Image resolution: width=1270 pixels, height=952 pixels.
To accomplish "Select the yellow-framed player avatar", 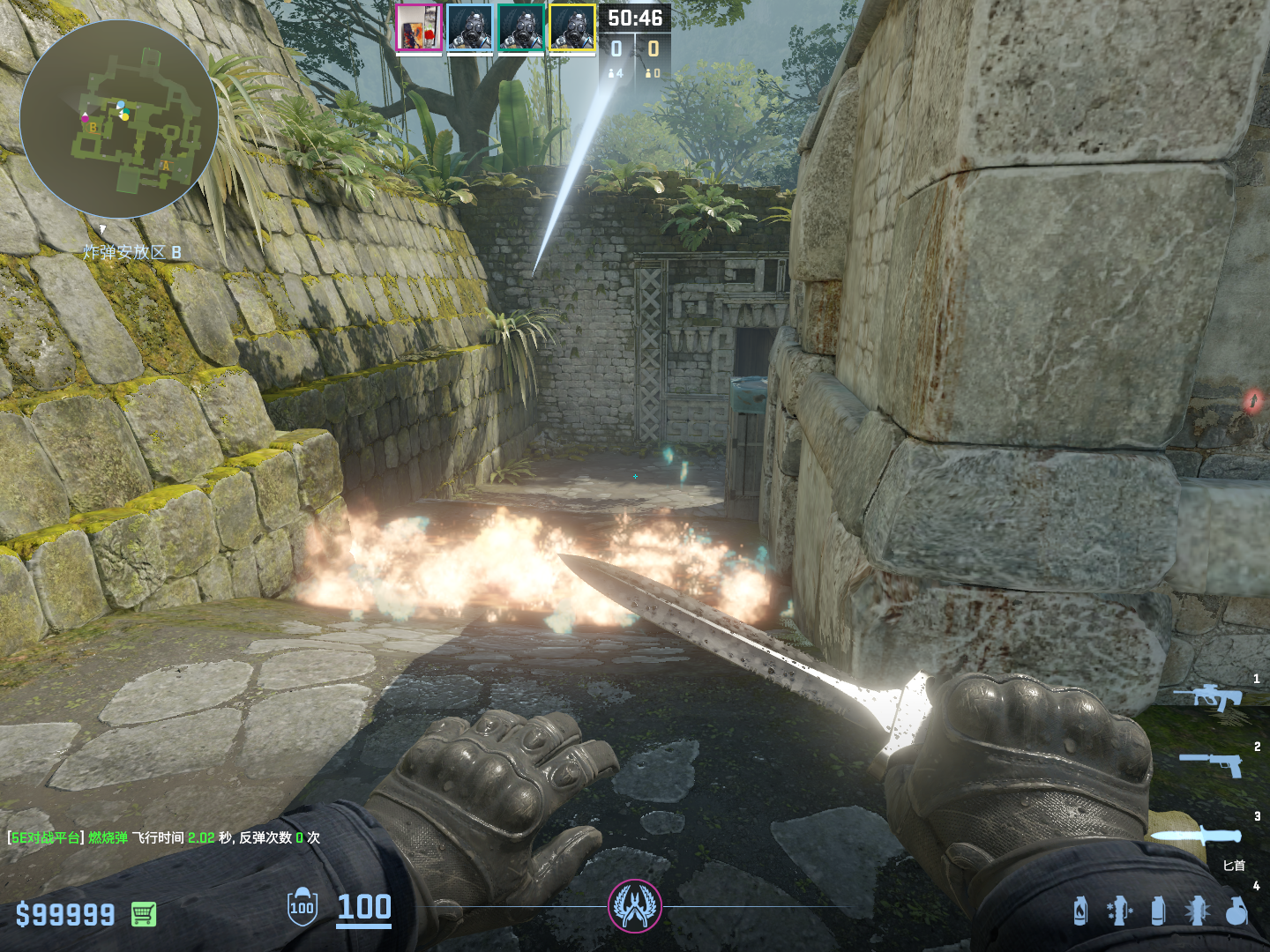I will tap(572, 28).
